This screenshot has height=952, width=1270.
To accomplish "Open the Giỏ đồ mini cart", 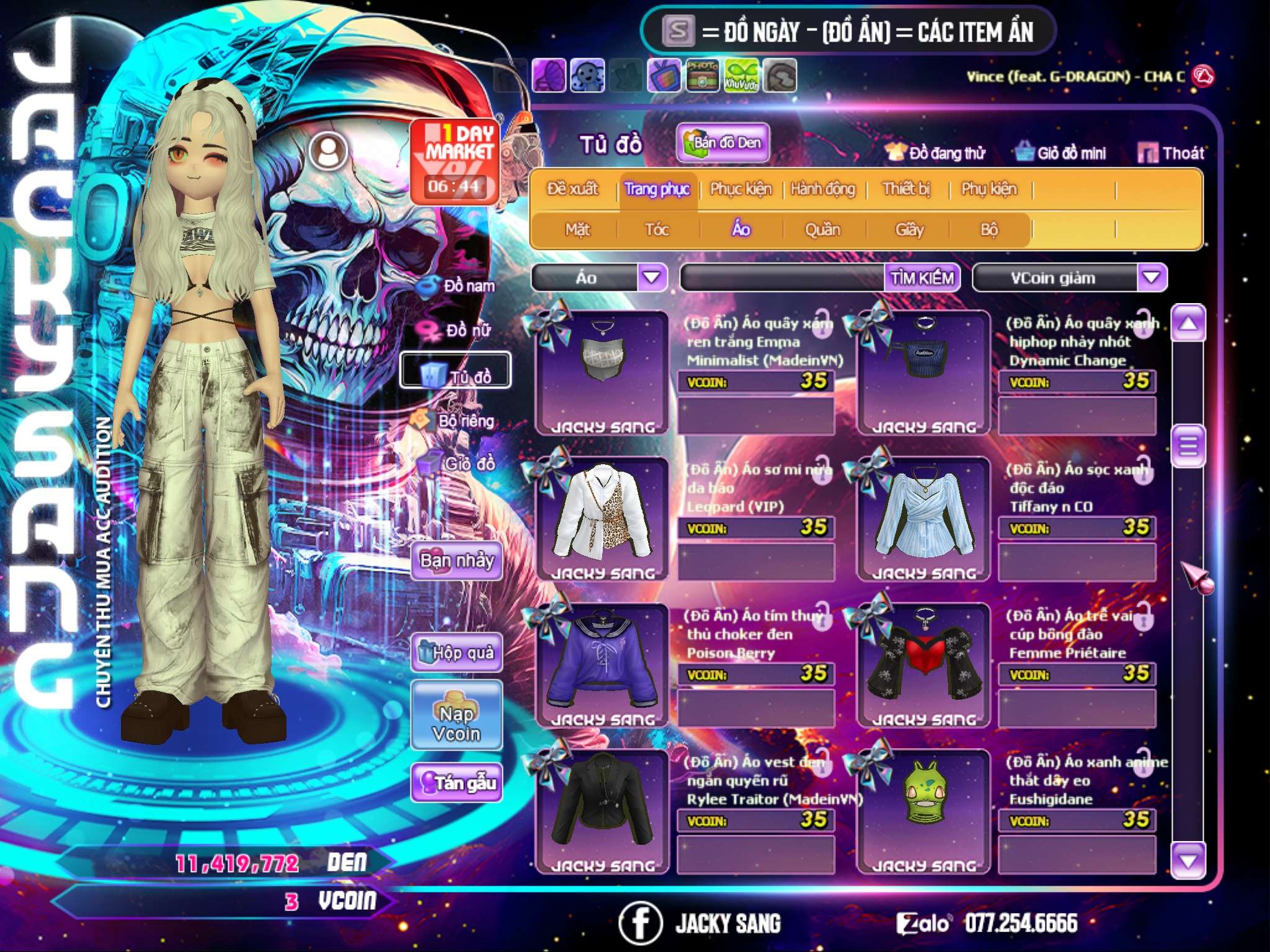I will tap(1061, 153).
